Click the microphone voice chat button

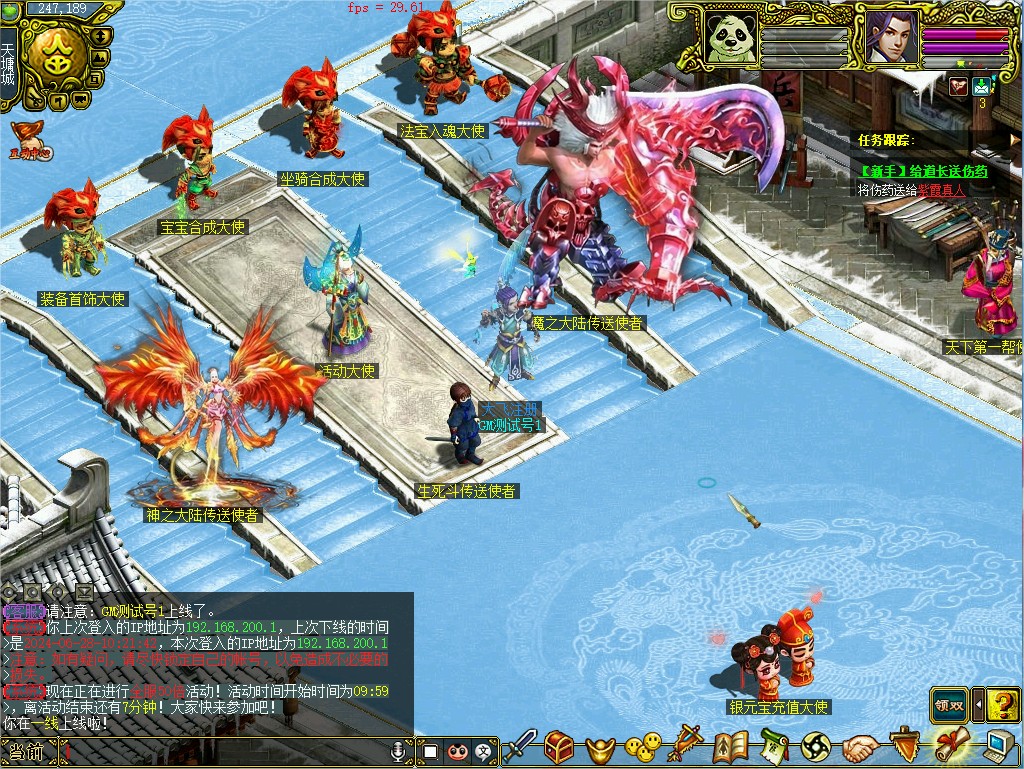pyautogui.click(x=399, y=750)
